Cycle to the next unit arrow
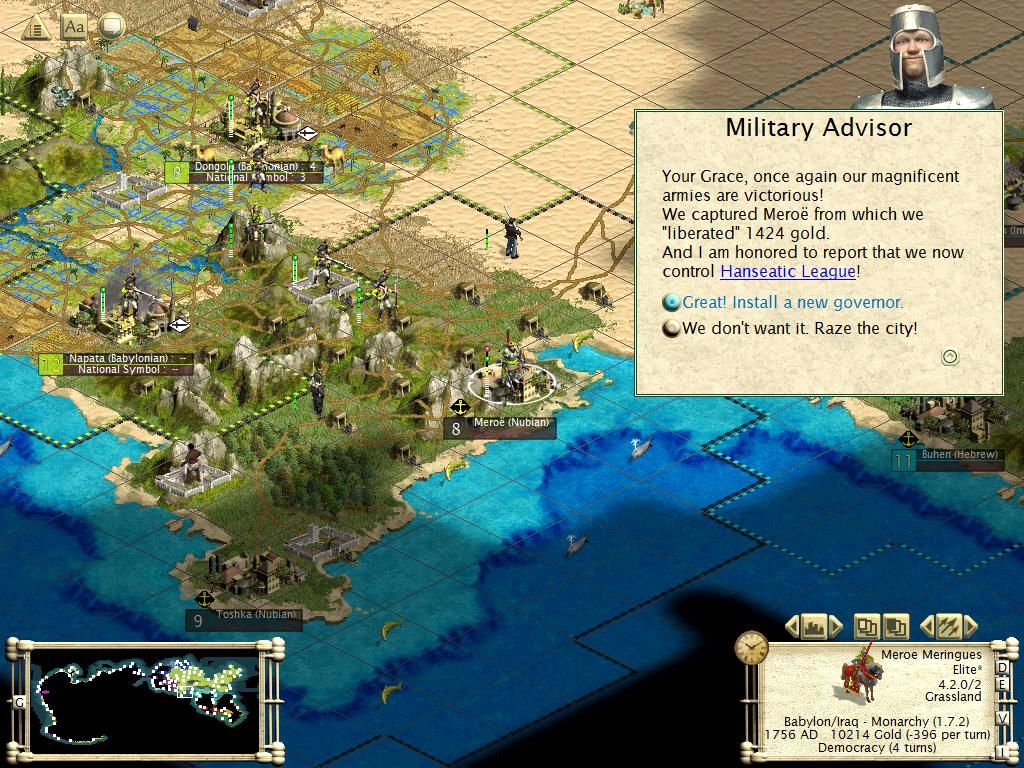 (x=970, y=627)
